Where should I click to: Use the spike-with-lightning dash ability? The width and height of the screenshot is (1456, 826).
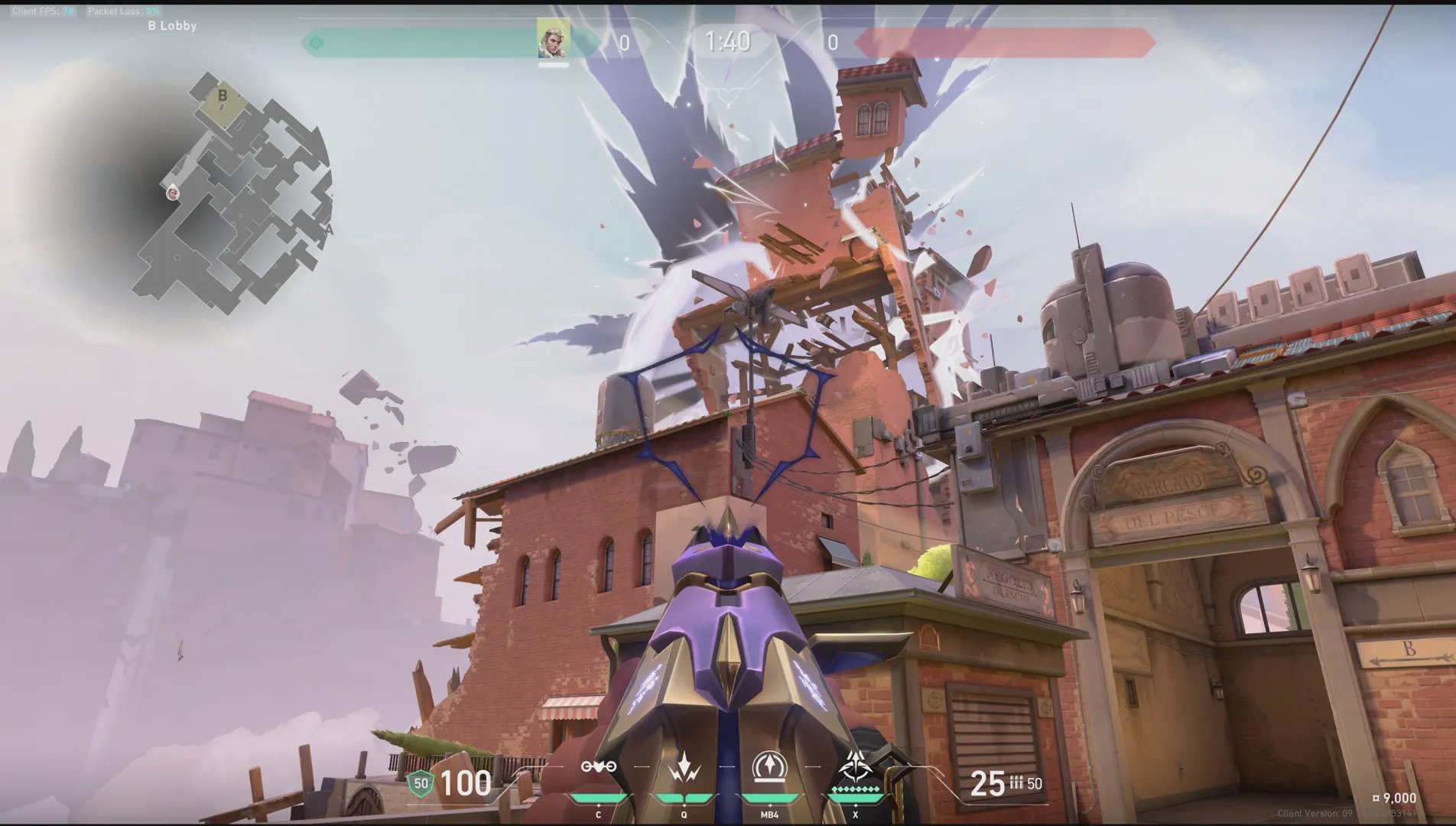point(684,767)
